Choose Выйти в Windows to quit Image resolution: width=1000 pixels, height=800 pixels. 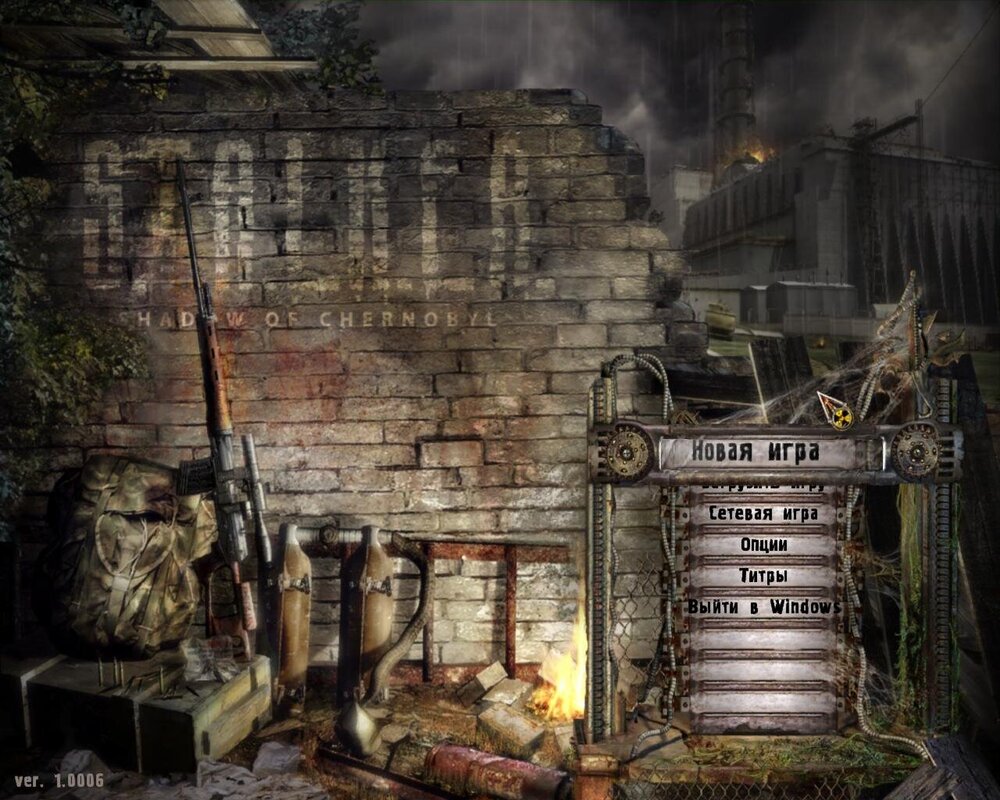pos(764,607)
